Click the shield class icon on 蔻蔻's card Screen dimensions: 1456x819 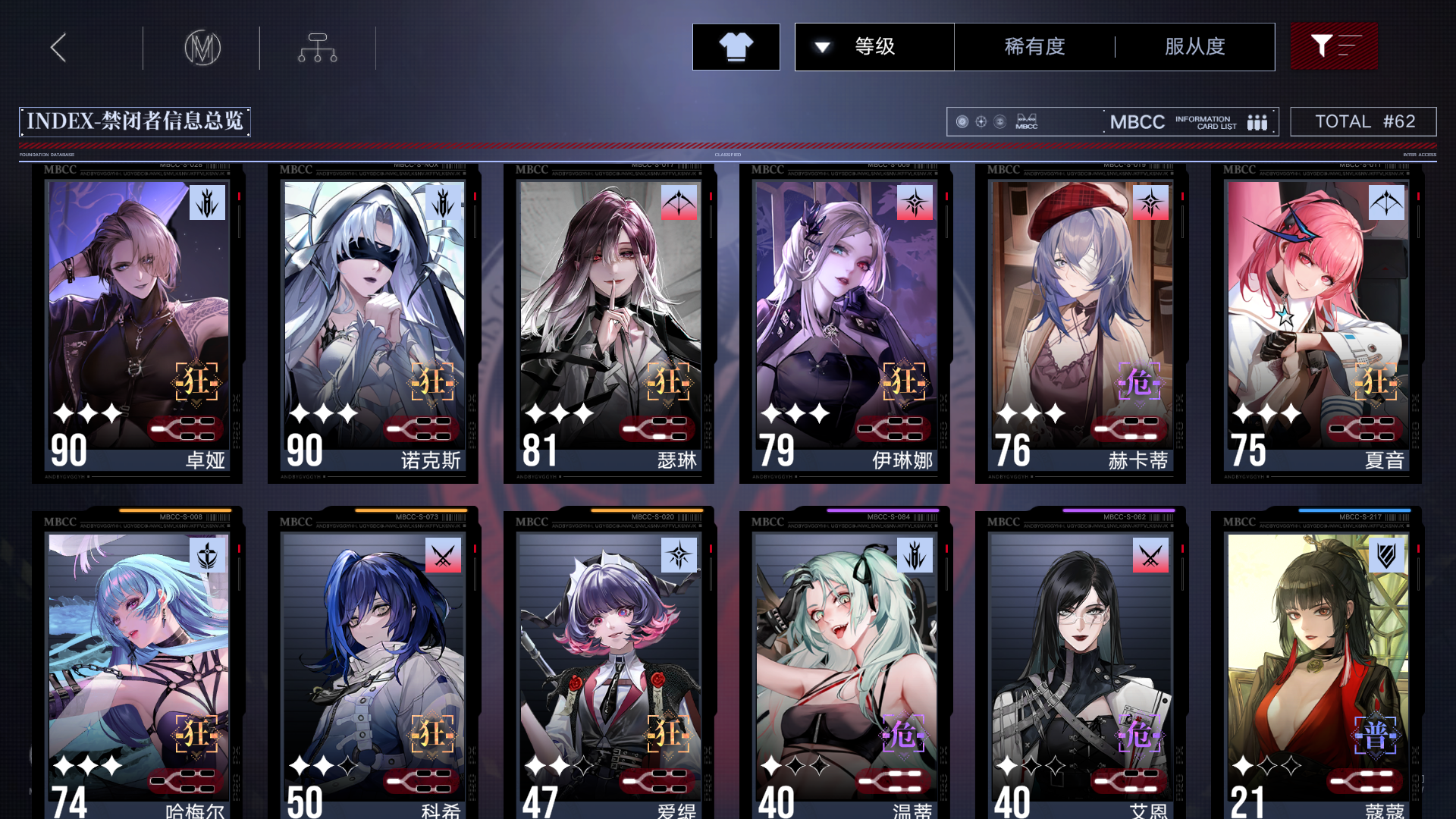[1387, 555]
